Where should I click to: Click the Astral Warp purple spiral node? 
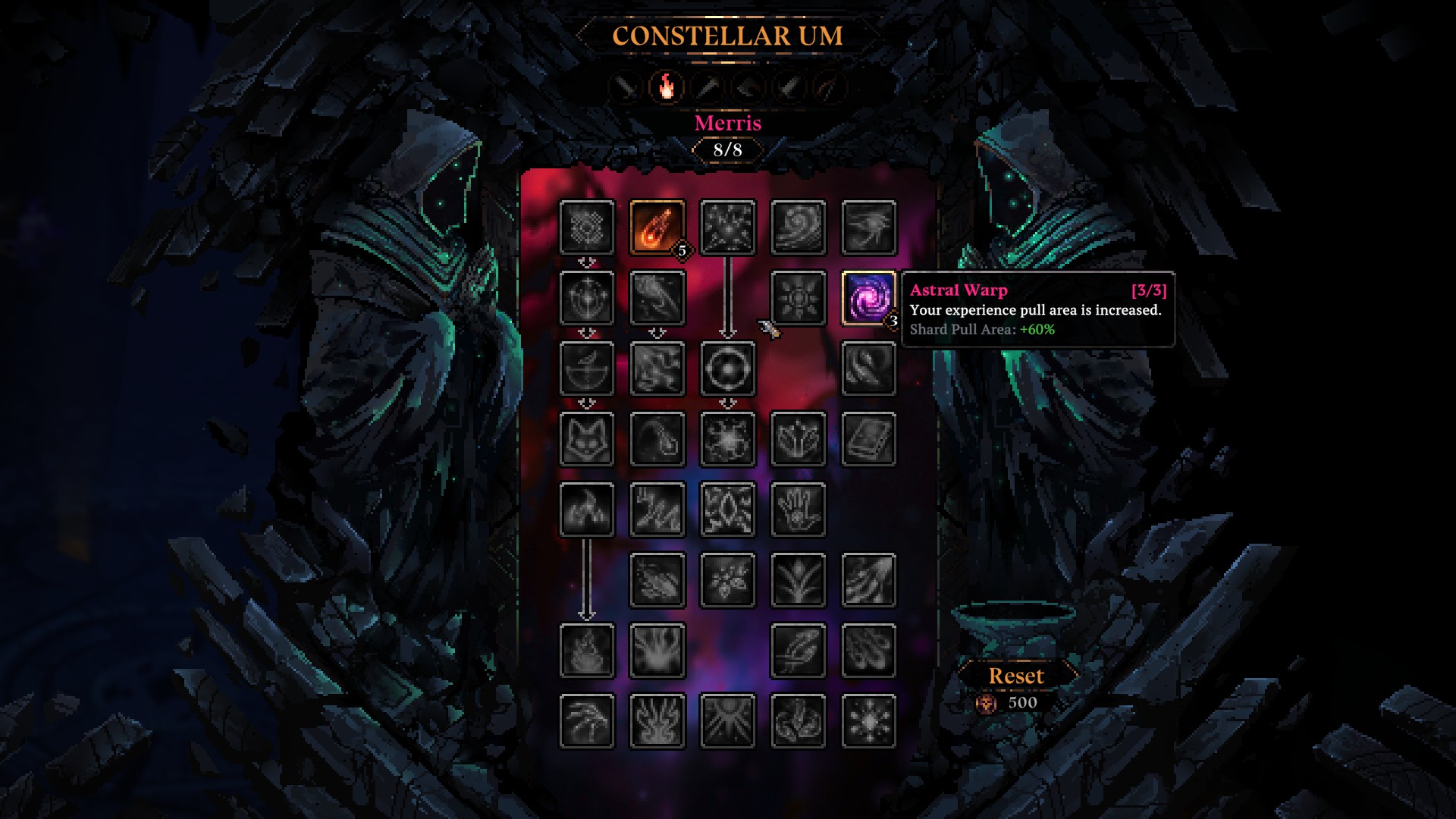[868, 298]
